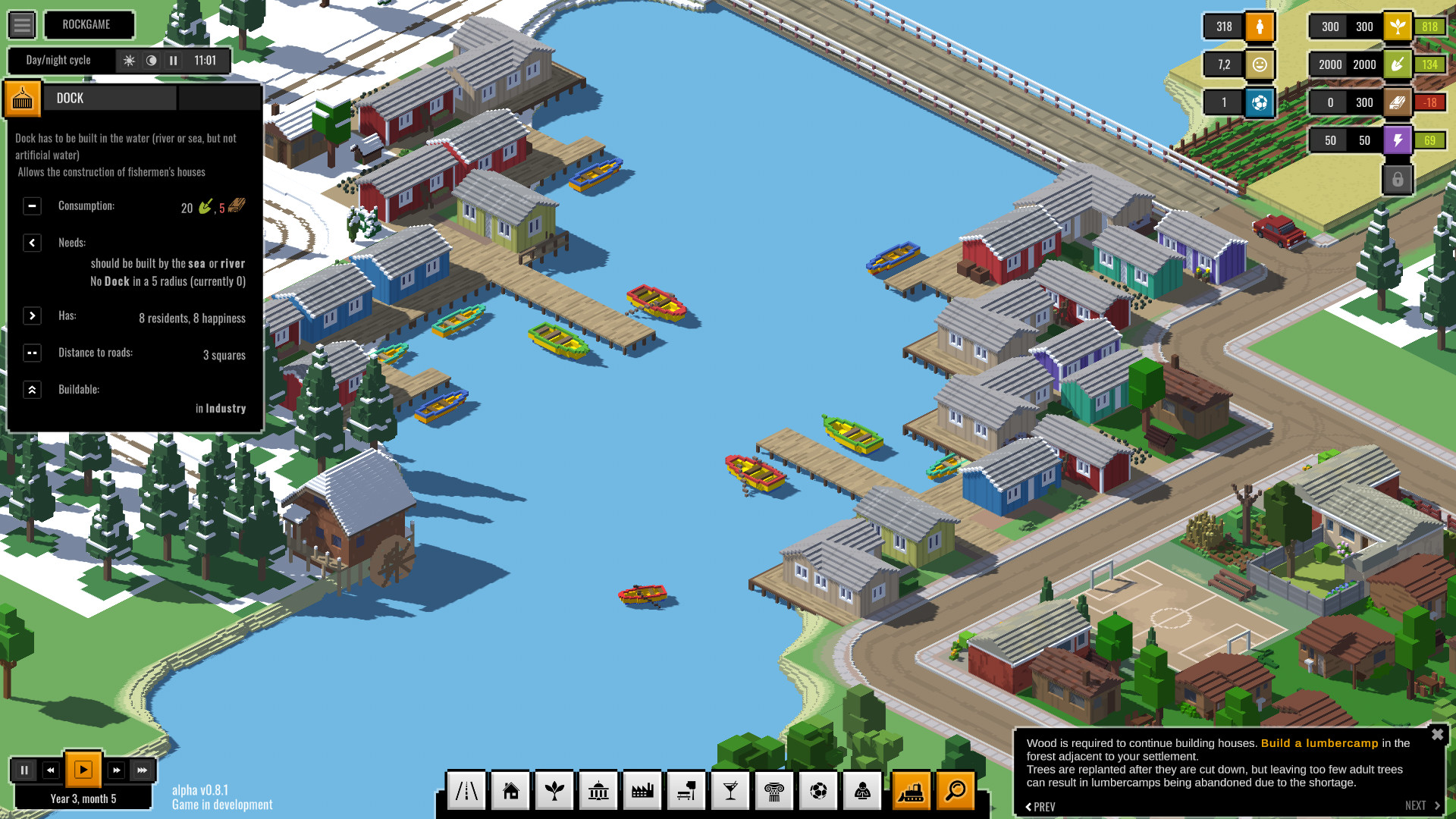Screen dimensions: 1456x819
Task: Activate the orange Bulldozer demolish tool
Action: coord(911,790)
